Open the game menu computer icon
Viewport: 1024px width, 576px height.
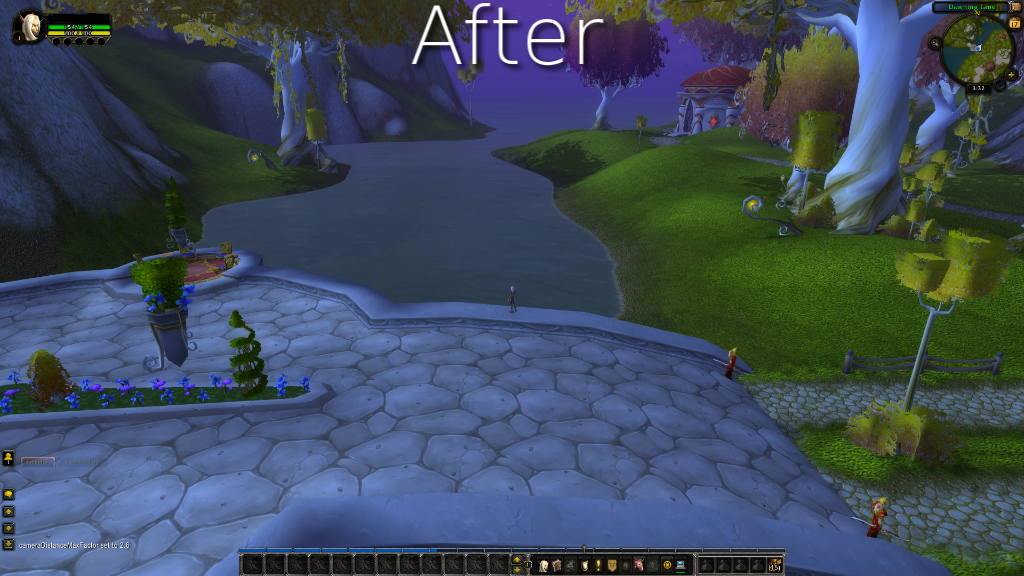(x=680, y=565)
